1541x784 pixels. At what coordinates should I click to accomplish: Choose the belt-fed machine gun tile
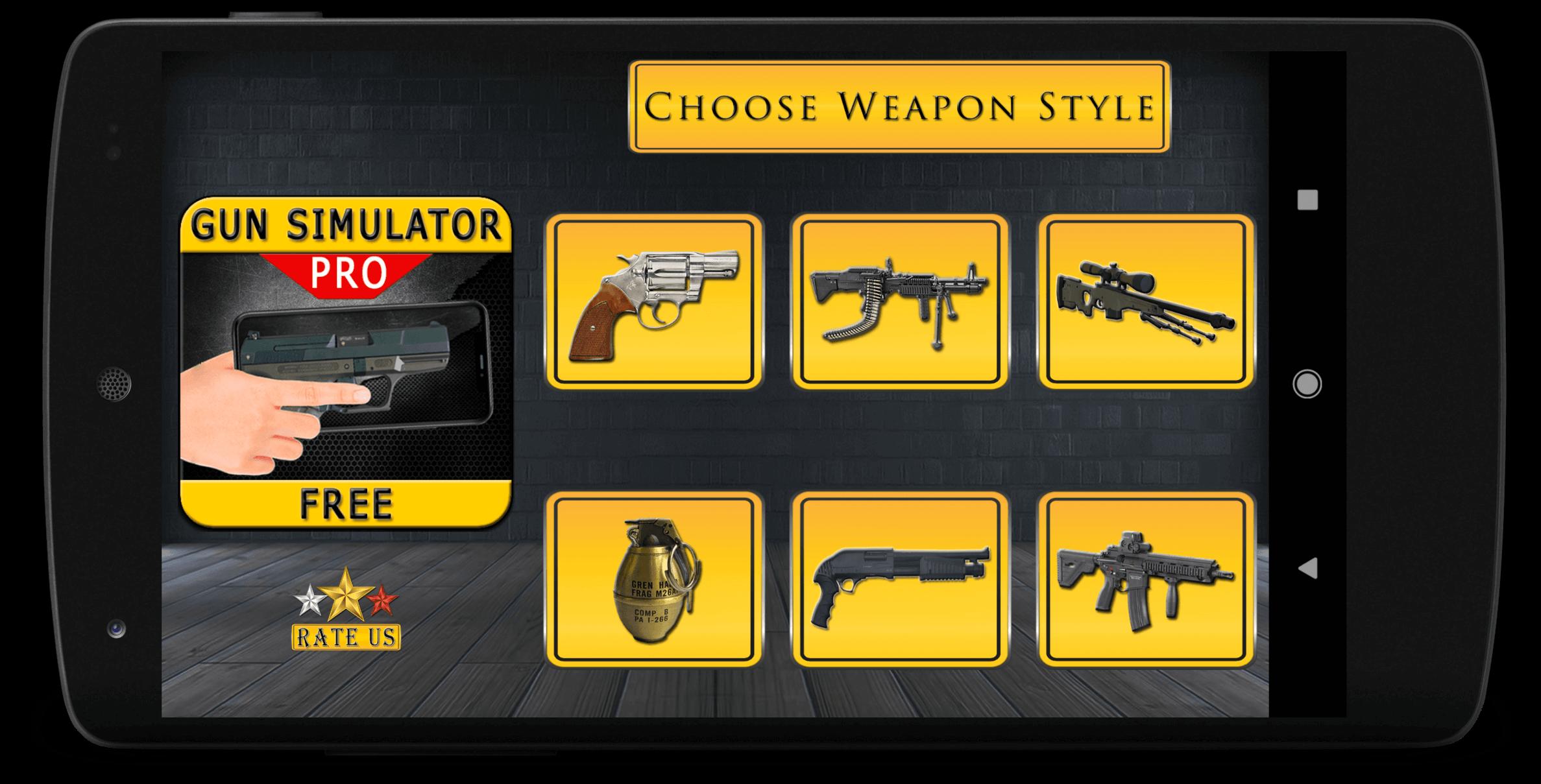(899, 302)
